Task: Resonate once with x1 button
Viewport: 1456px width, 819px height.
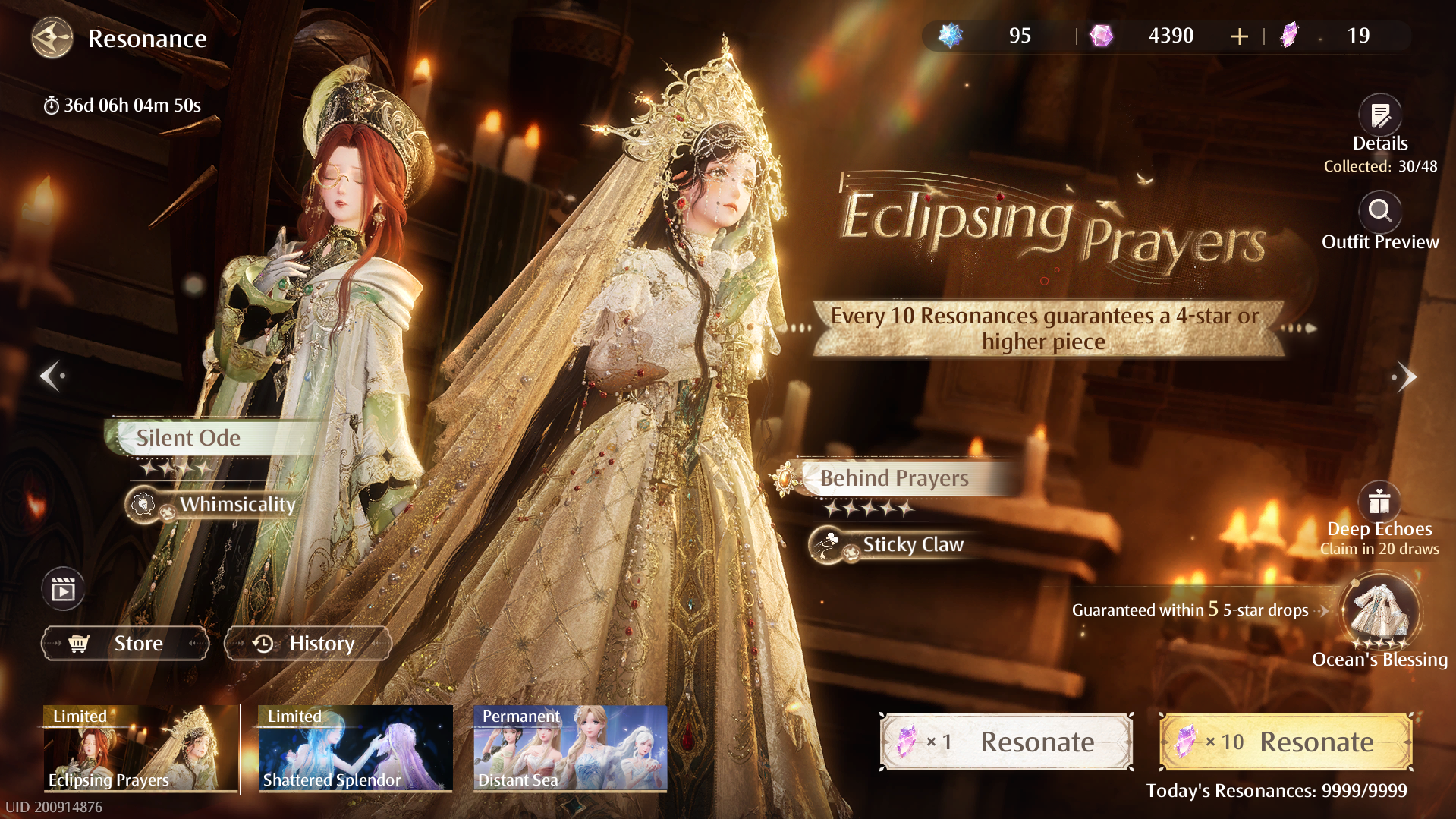Action: coord(1006,742)
